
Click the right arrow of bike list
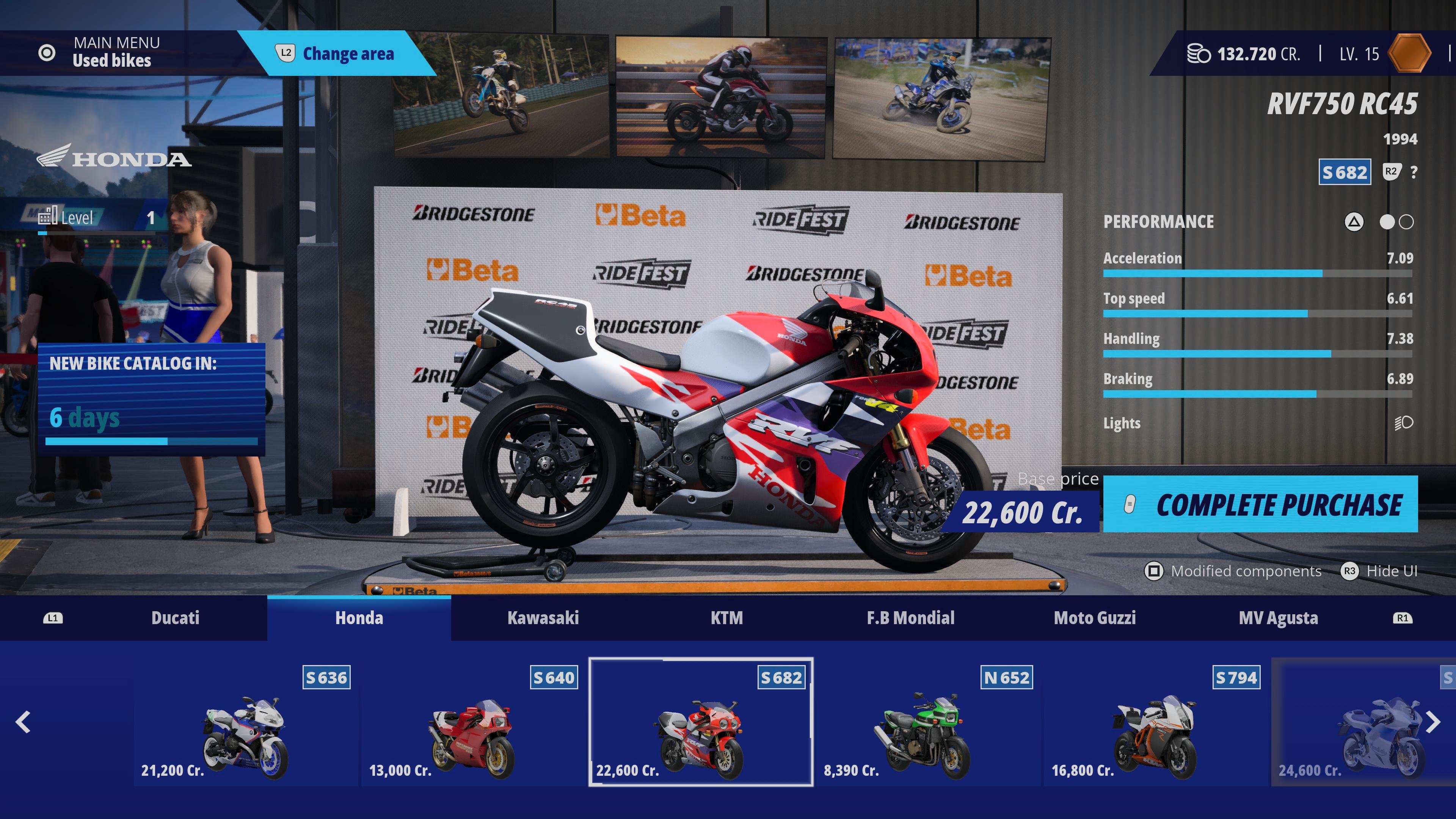[x=1432, y=722]
